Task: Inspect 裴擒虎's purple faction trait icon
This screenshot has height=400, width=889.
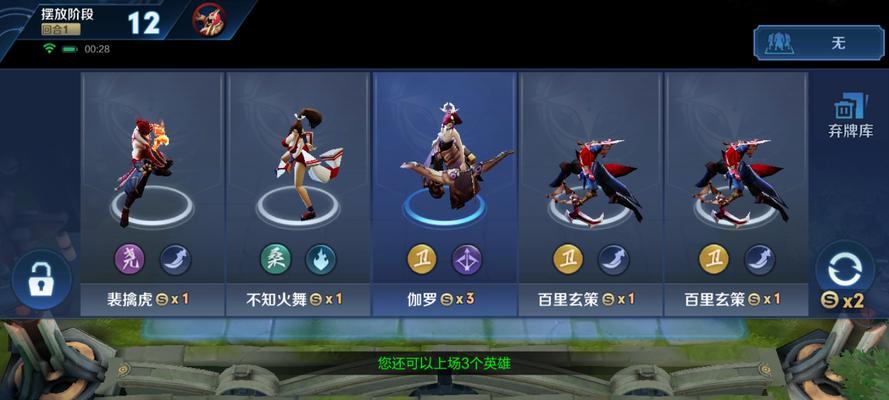Action: [x=130, y=260]
